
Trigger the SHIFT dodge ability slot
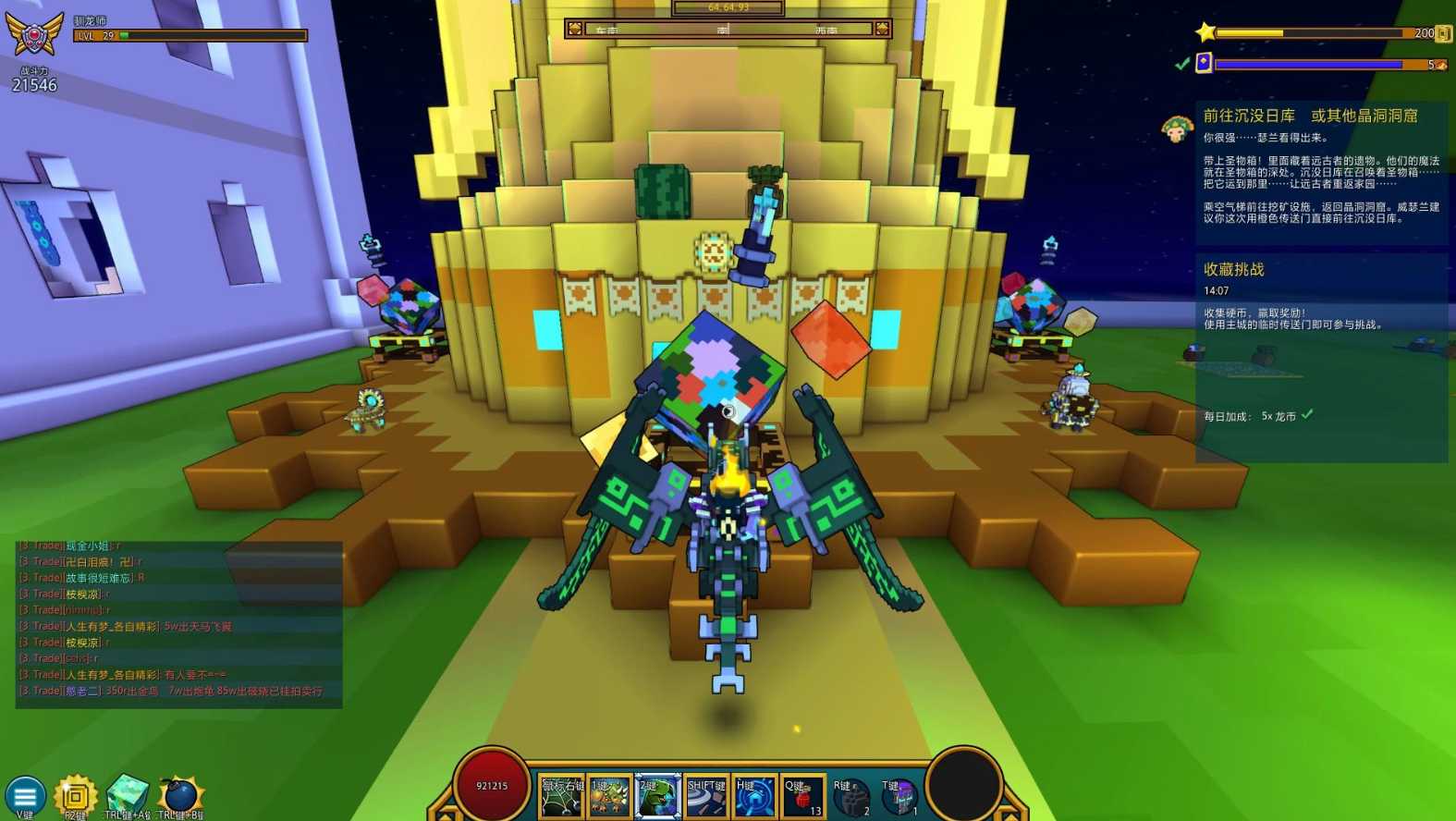(x=706, y=797)
